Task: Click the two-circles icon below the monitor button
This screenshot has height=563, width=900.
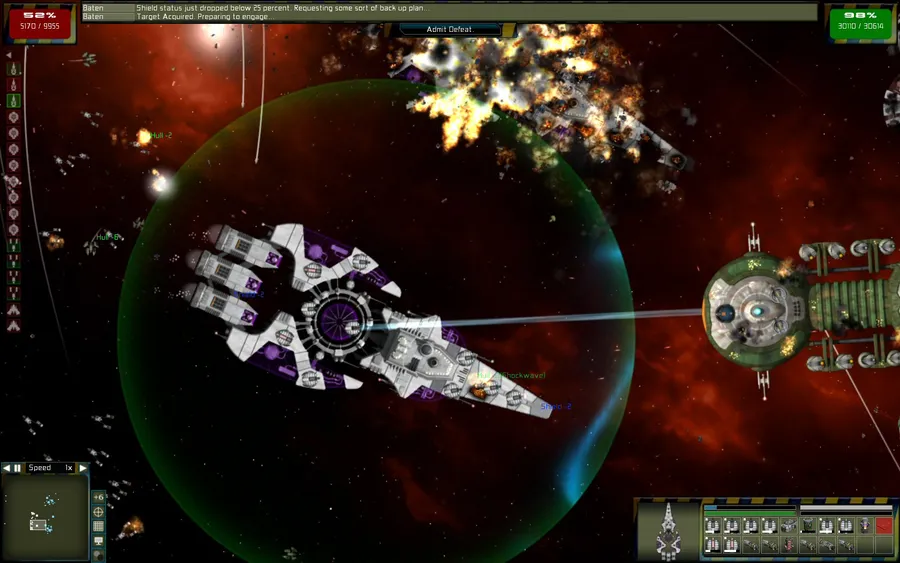Action: [x=98, y=555]
